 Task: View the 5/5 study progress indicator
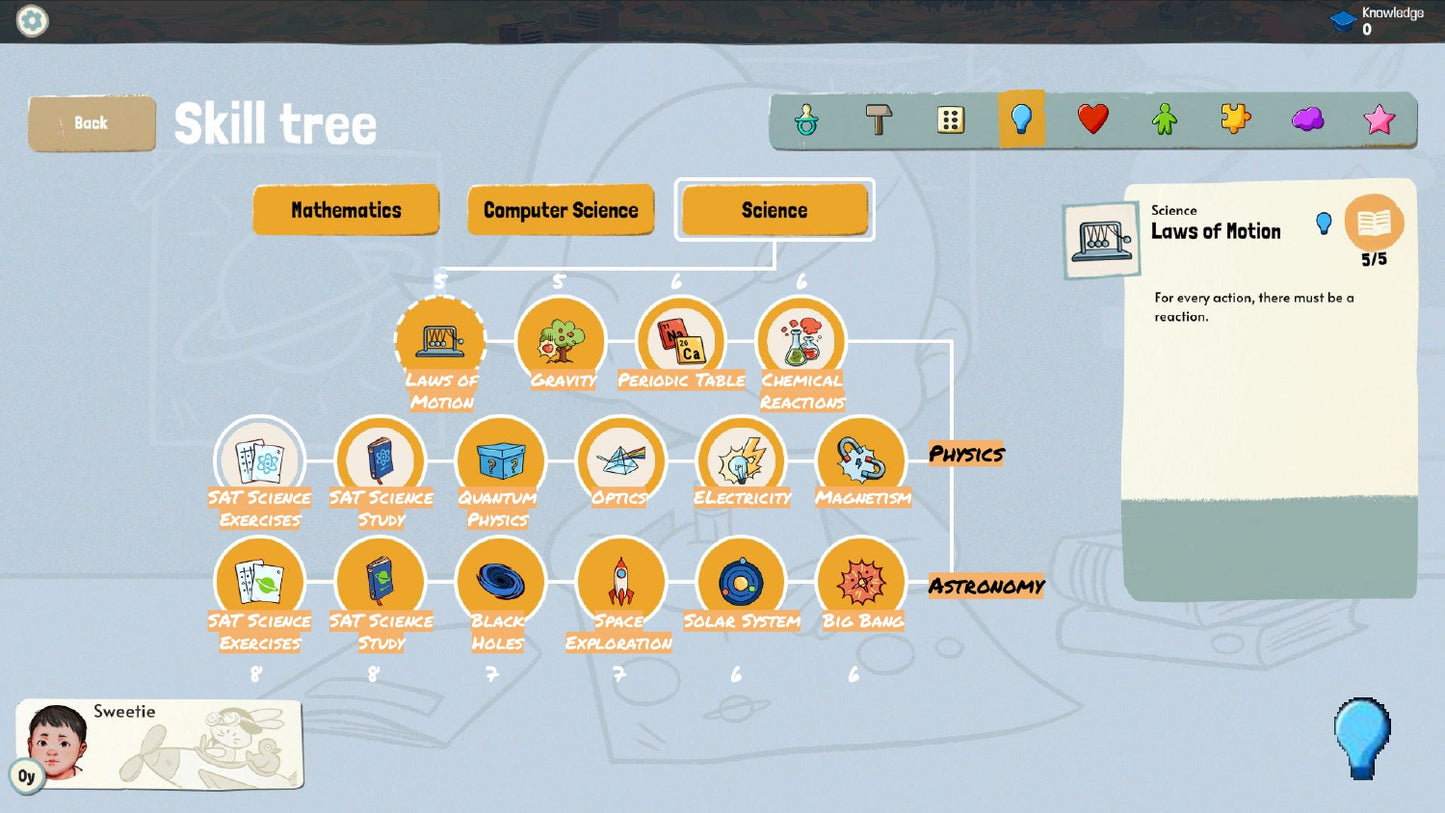[x=1373, y=228]
